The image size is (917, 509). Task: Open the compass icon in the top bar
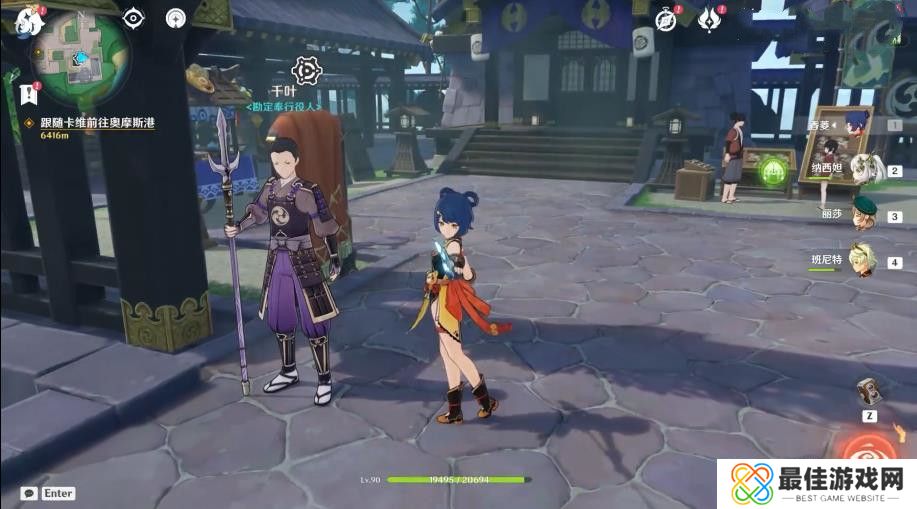(x=666, y=18)
